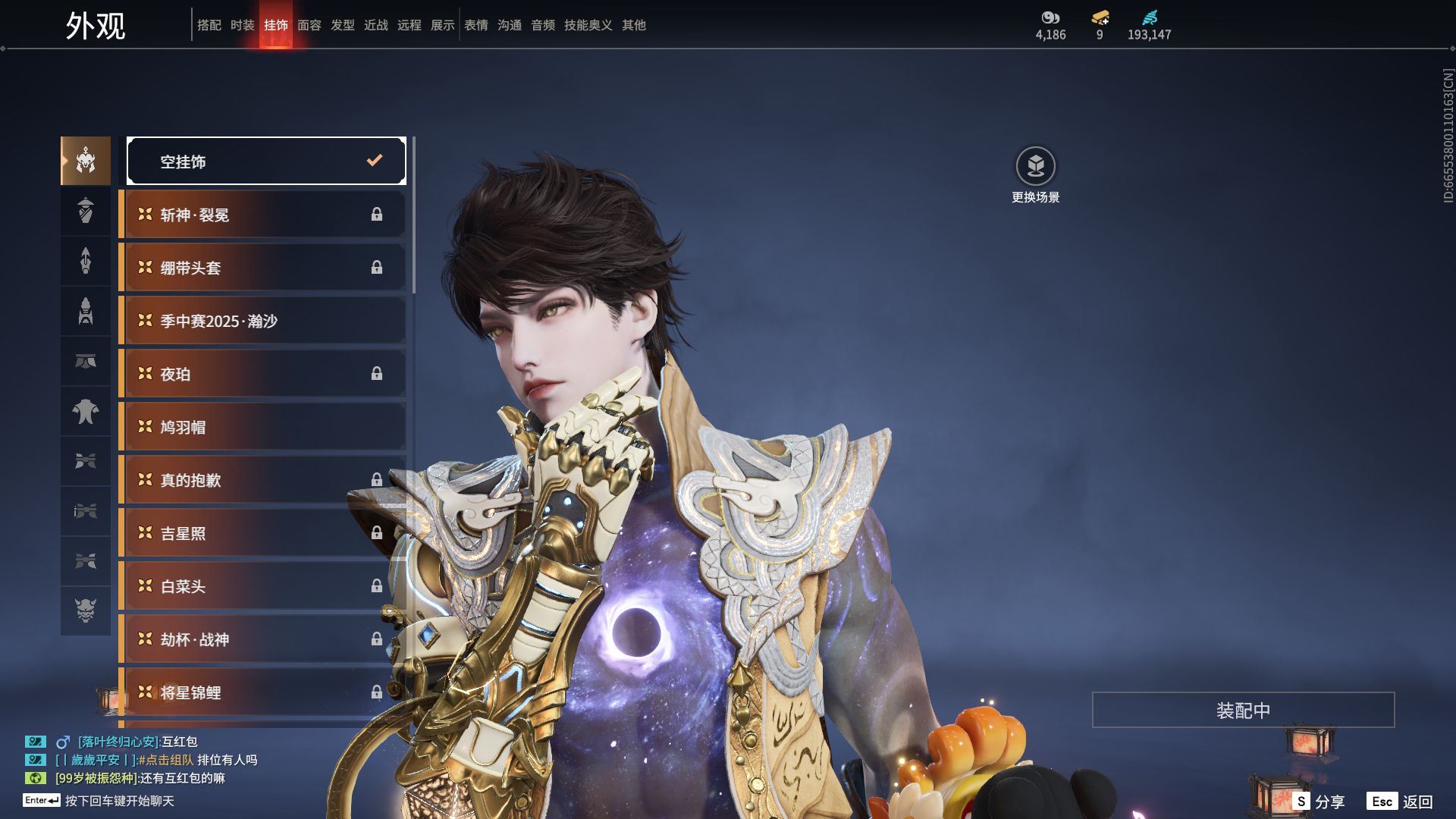Choose the 空挂饰 empty accessory entry
The width and height of the screenshot is (1456, 819).
click(x=266, y=161)
